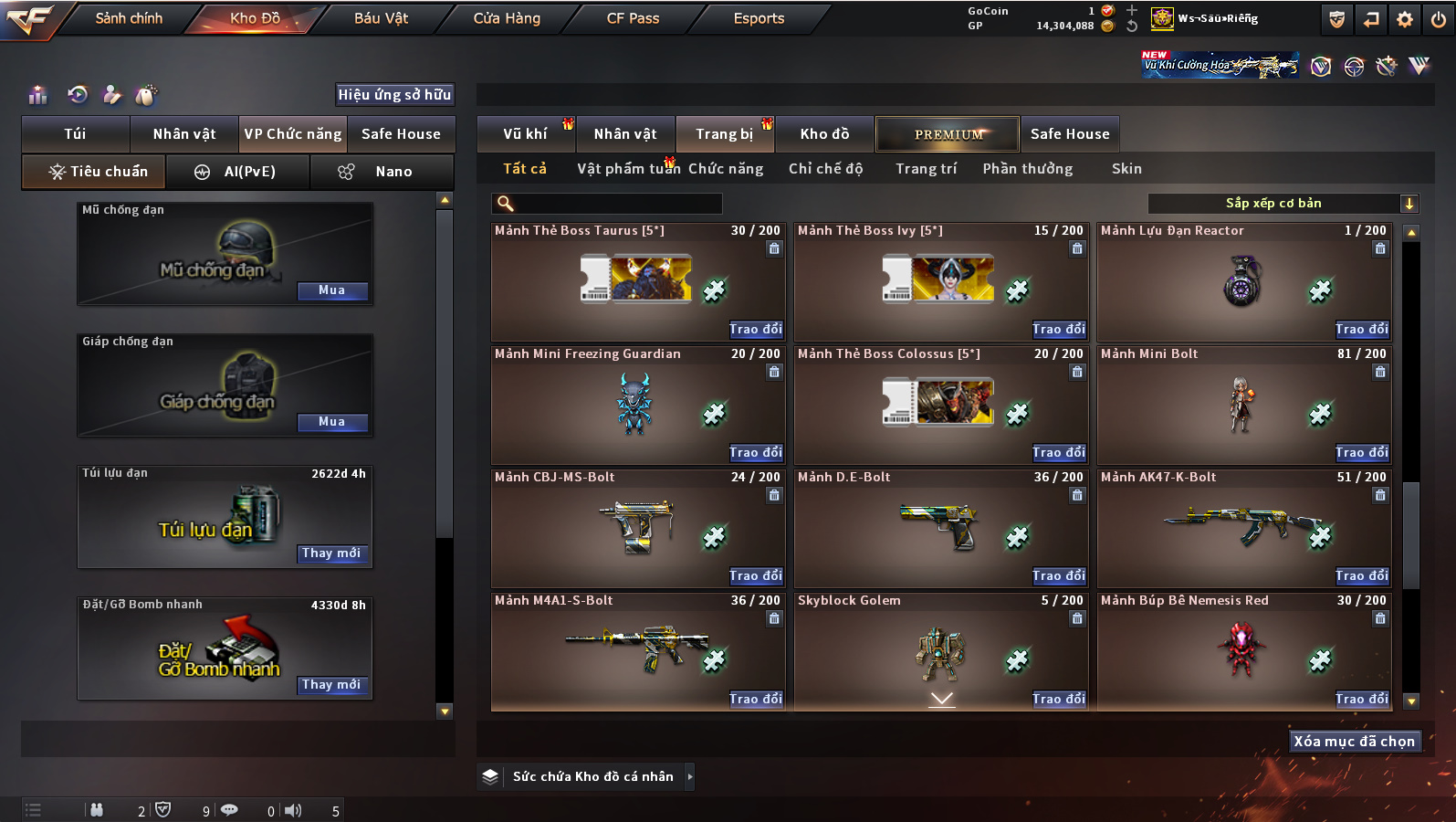Exchange Mảnh Thẻ Boss Taurus fragments
The height and width of the screenshot is (822, 1456).
[755, 330]
